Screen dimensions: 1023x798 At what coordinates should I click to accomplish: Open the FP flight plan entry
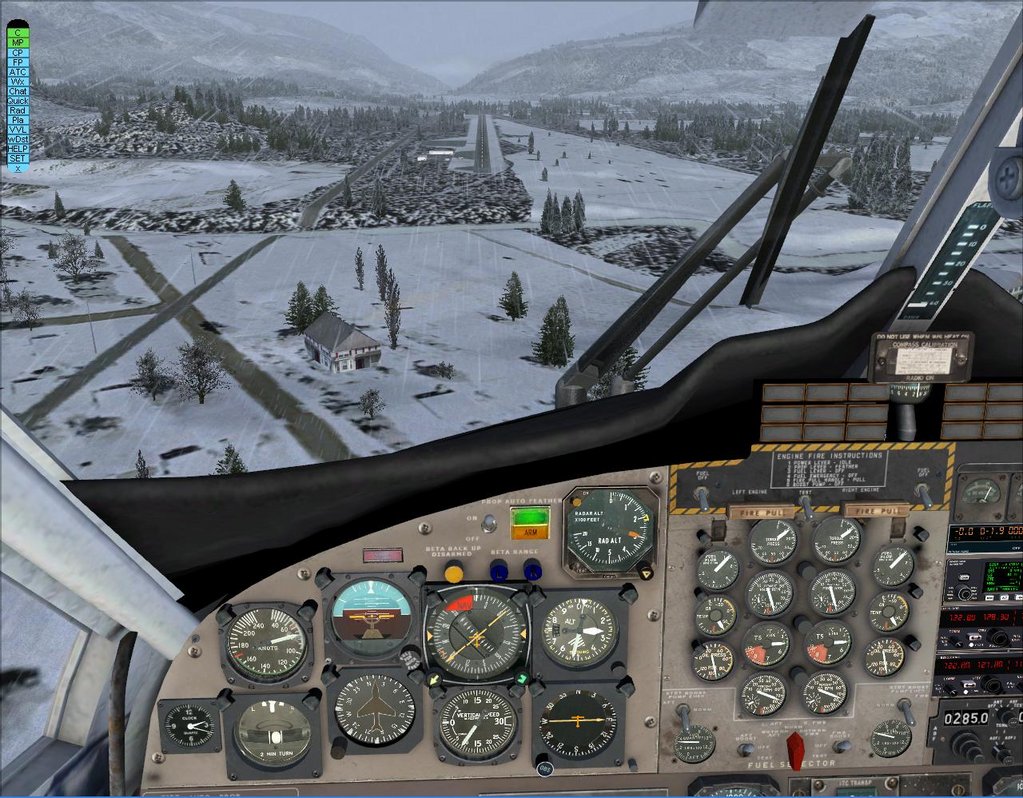click(17, 62)
